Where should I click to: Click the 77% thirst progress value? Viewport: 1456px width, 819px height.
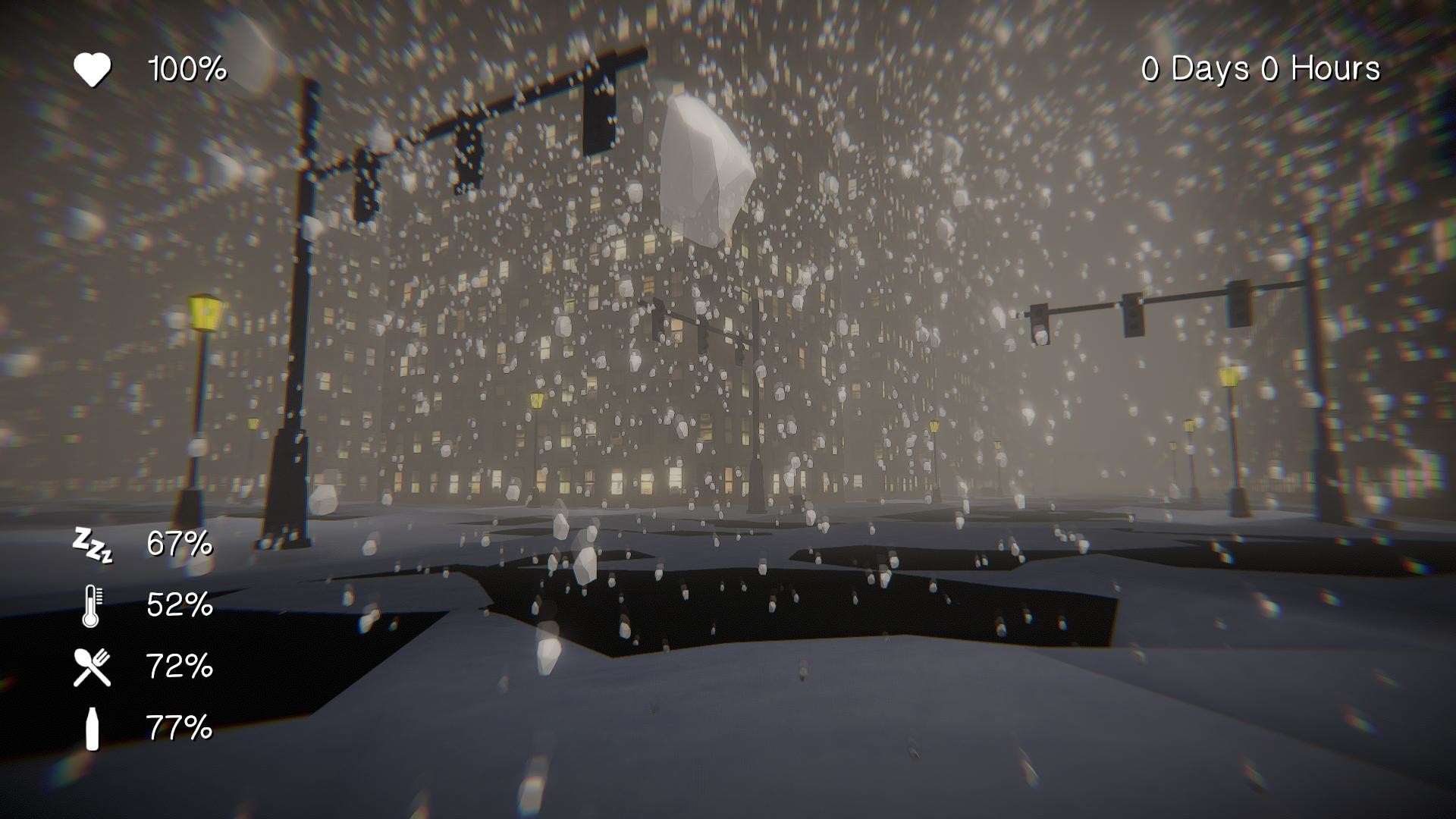tap(180, 729)
